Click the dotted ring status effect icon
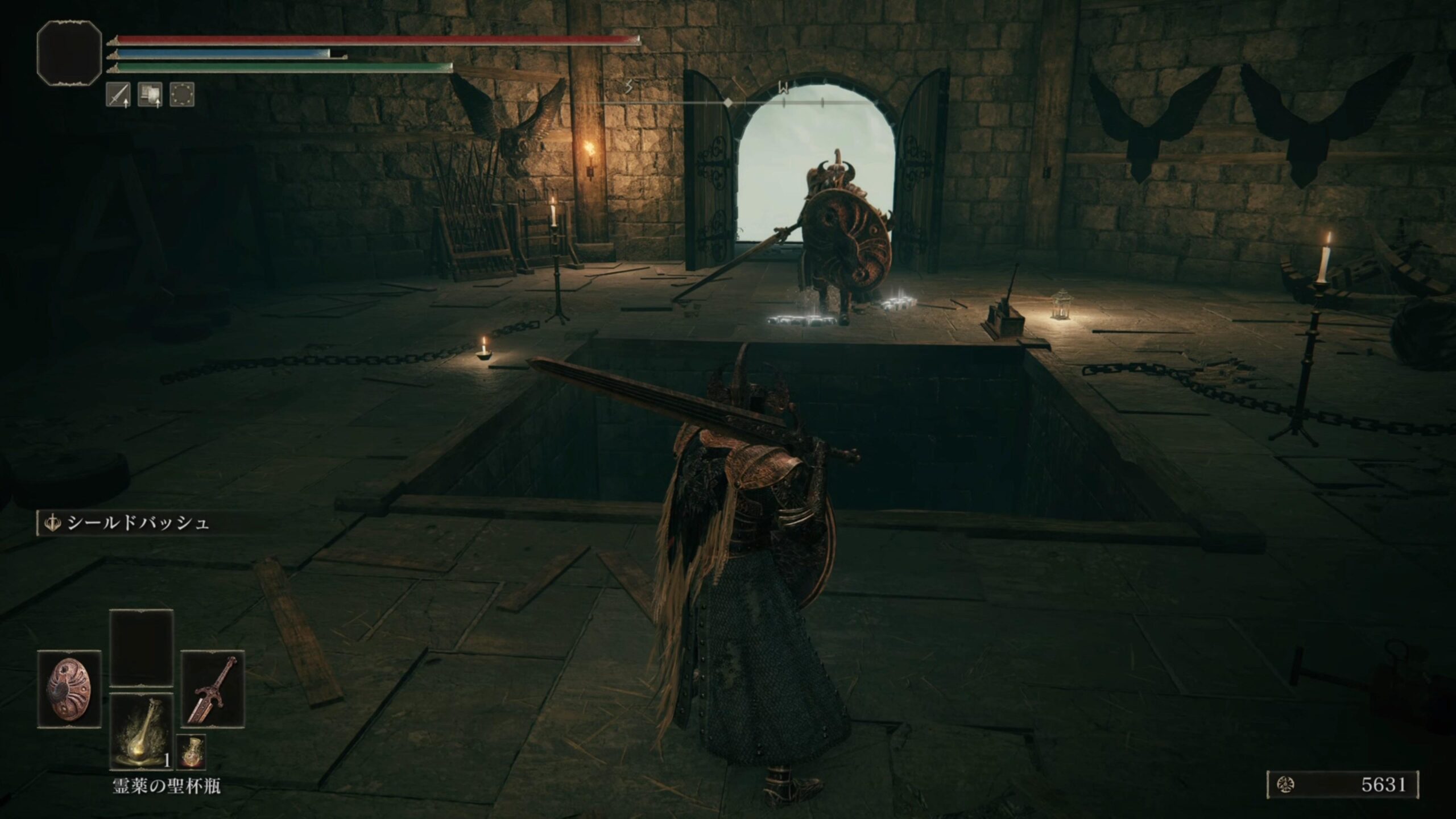The image size is (1456, 819). (182, 95)
